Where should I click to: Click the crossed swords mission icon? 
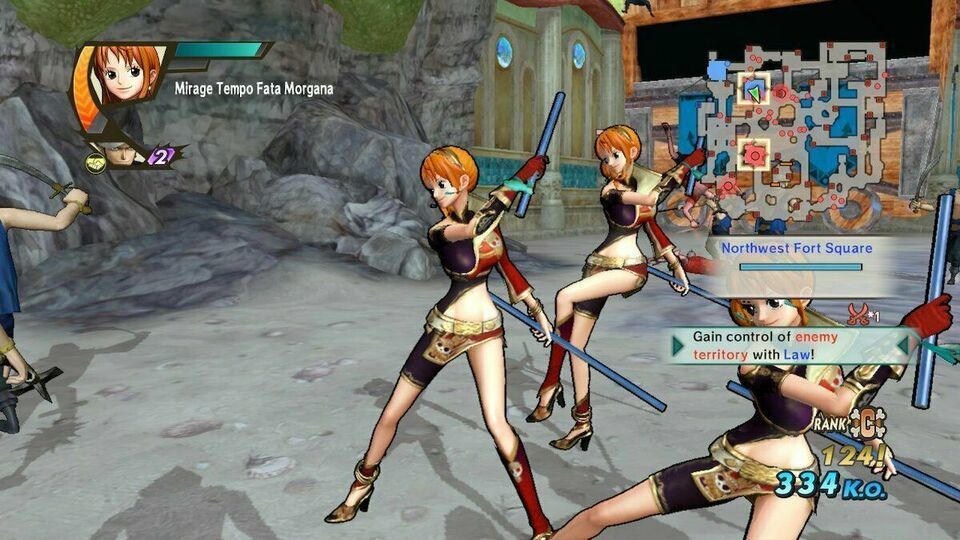[x=857, y=315]
